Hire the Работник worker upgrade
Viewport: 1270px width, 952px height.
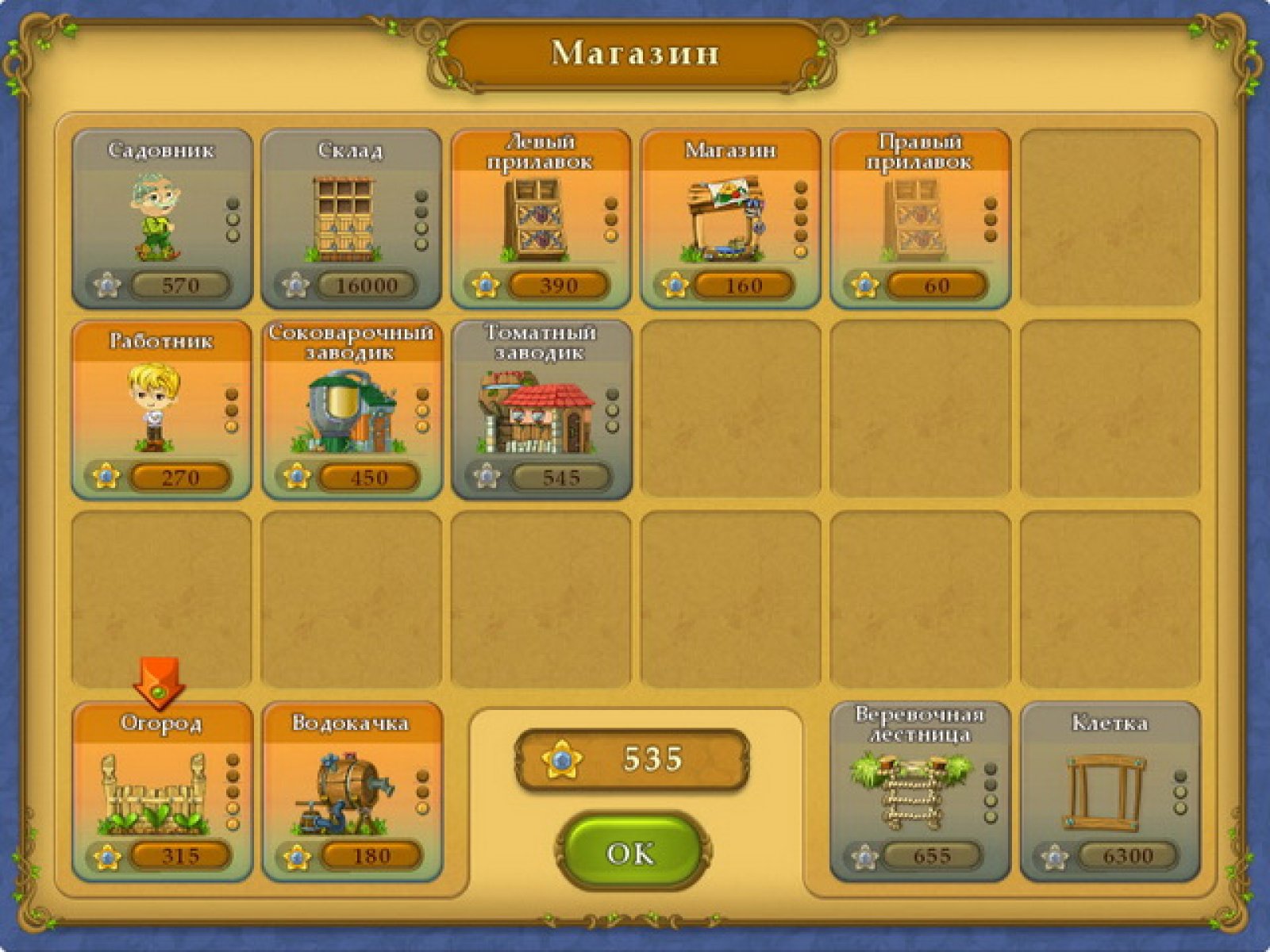pos(162,410)
